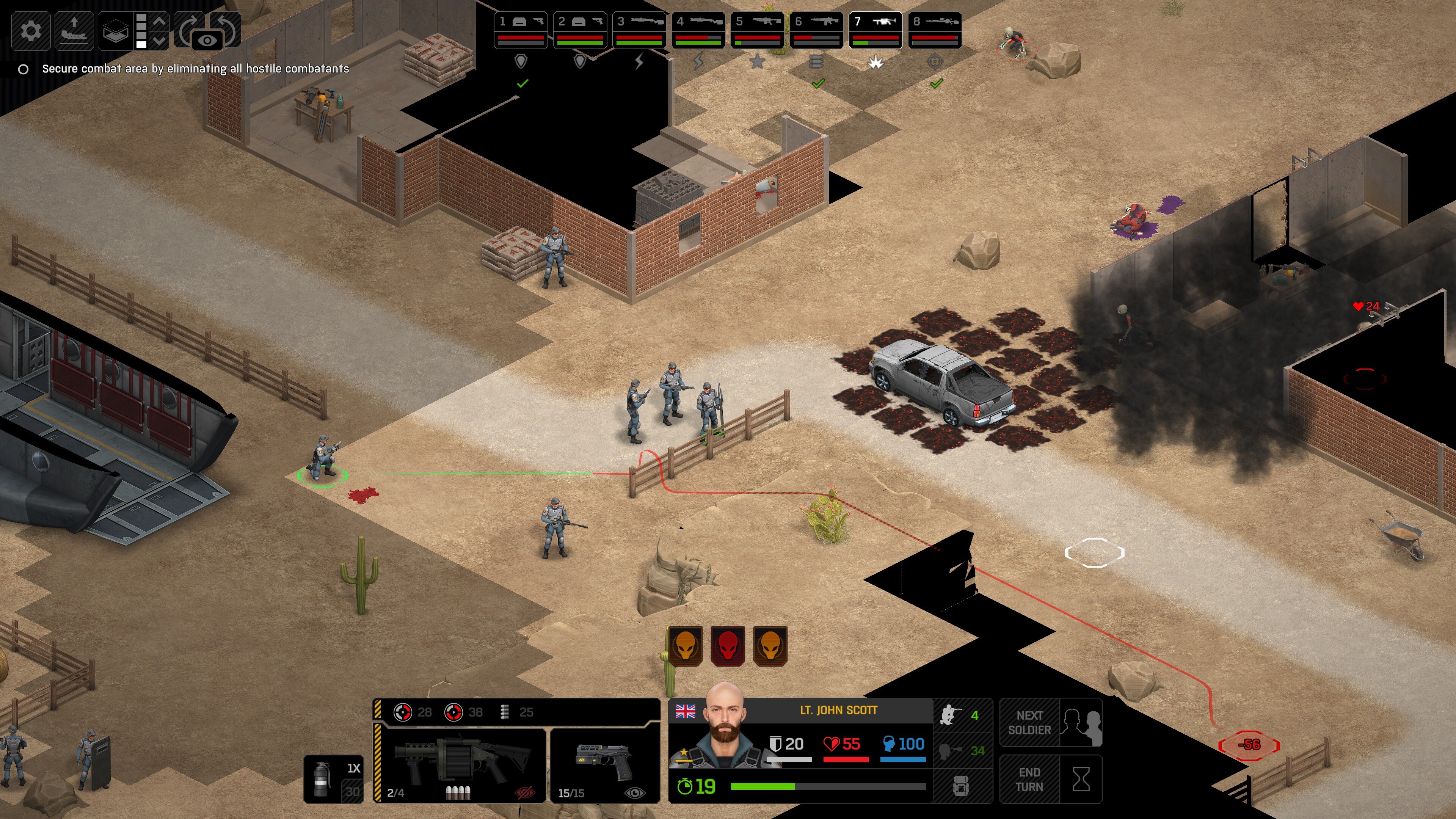The image size is (1456, 819).
Task: Select soldier 1 with shield and pistol
Action: click(521, 30)
